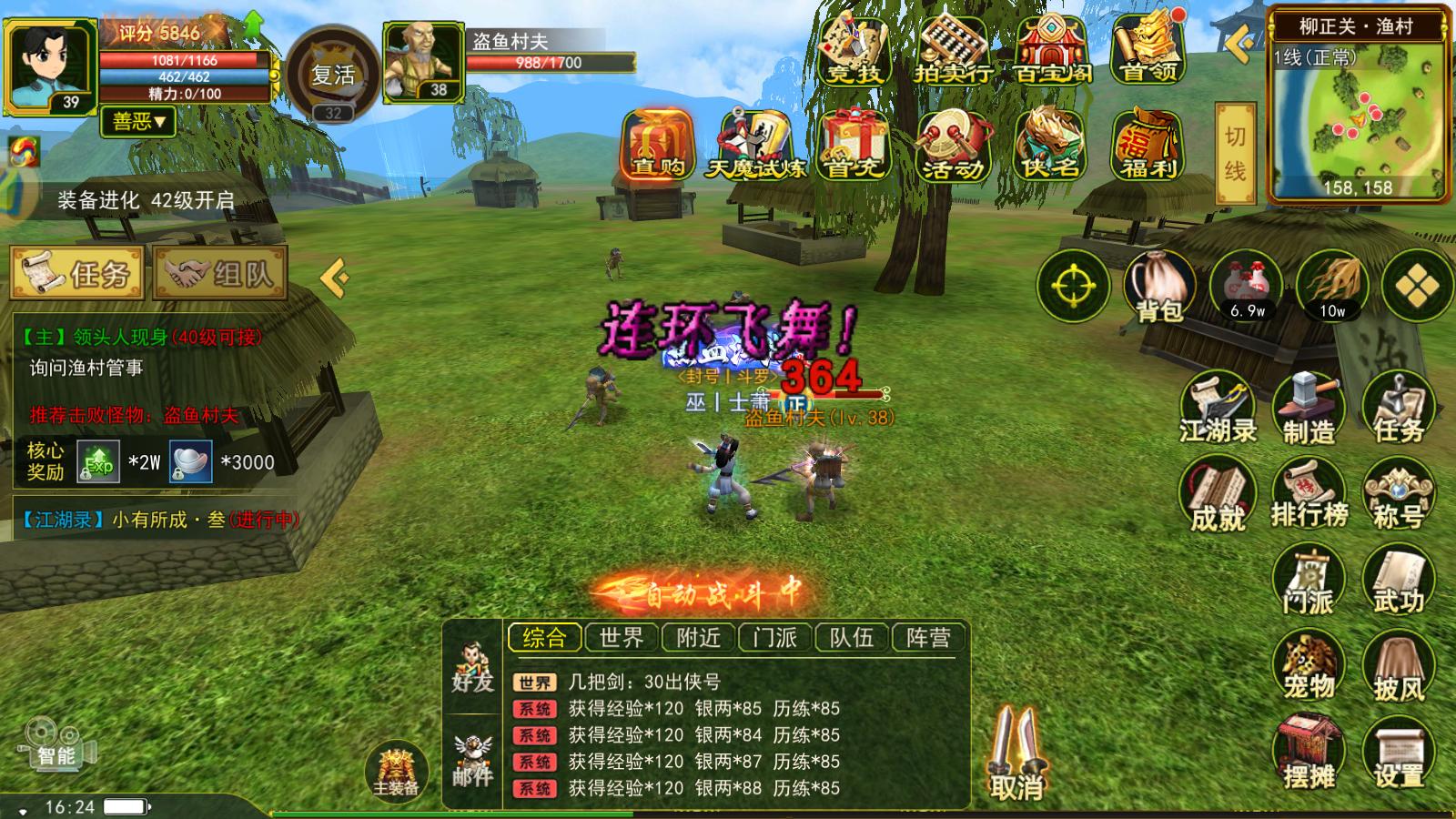The width and height of the screenshot is (1456, 819).
Task: Open the 善恶 dropdown
Action: point(139,121)
